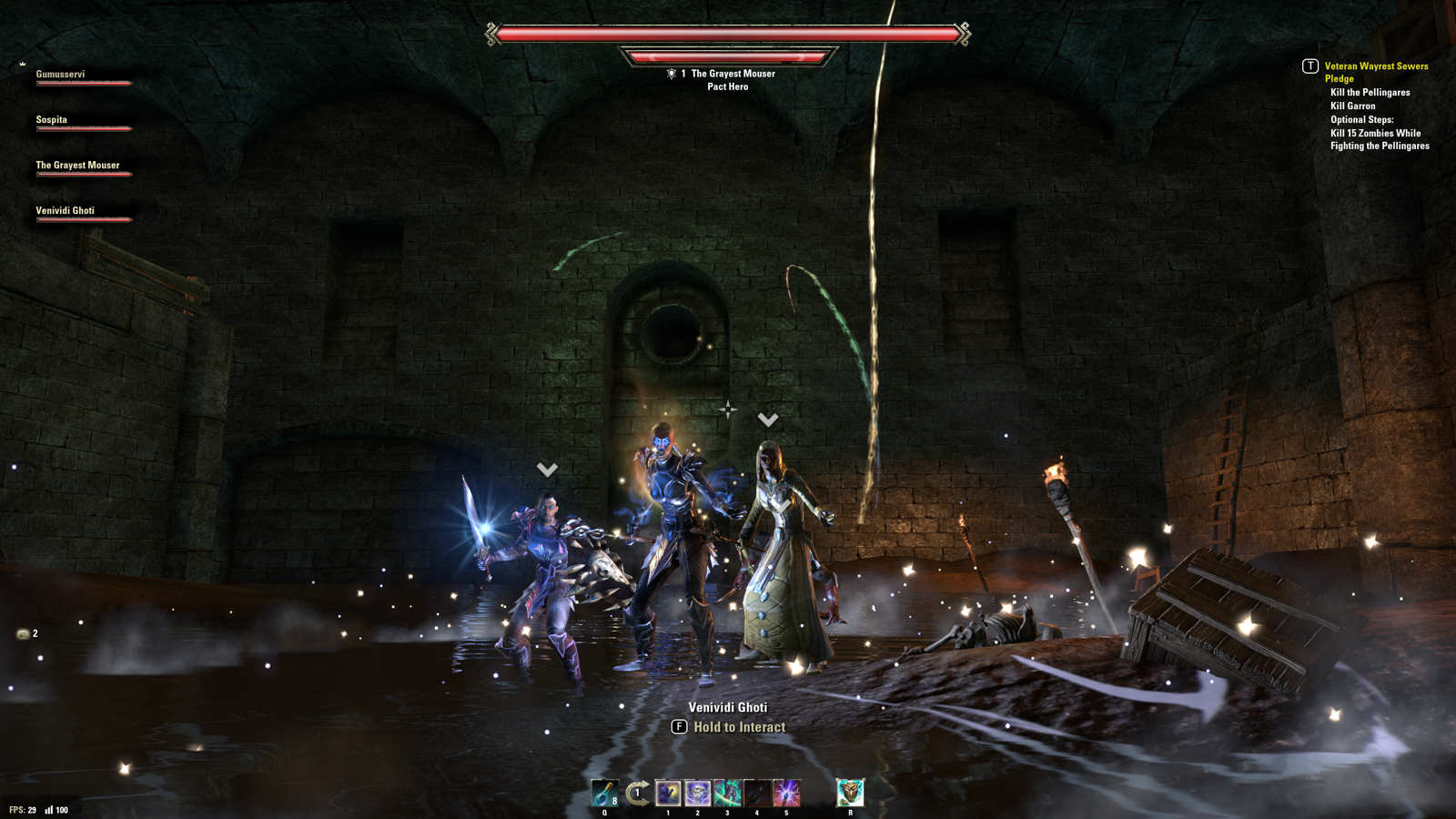Select The Grayest Mouser in group list

pyautogui.click(x=77, y=166)
